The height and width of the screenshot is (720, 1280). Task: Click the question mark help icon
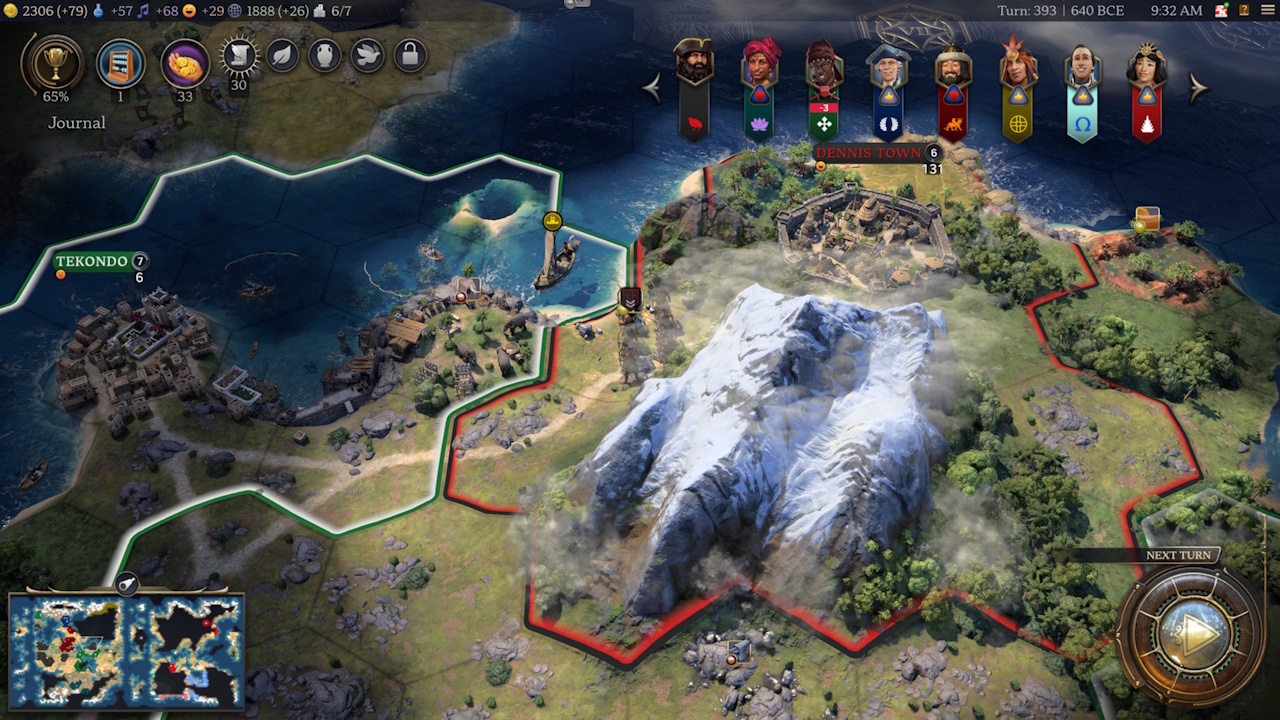[x=1244, y=10]
